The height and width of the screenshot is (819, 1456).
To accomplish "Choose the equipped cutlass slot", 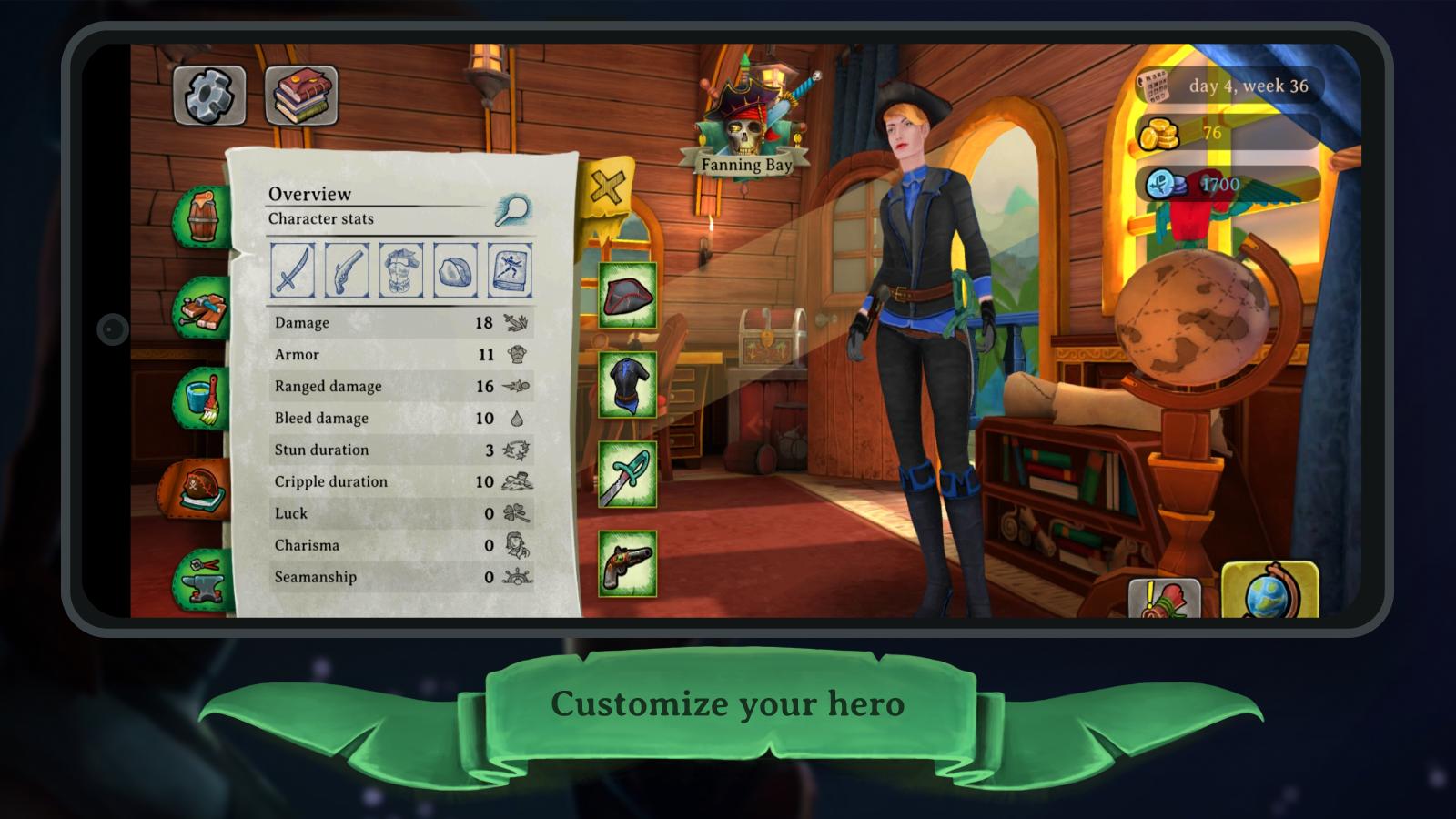I will (628, 474).
